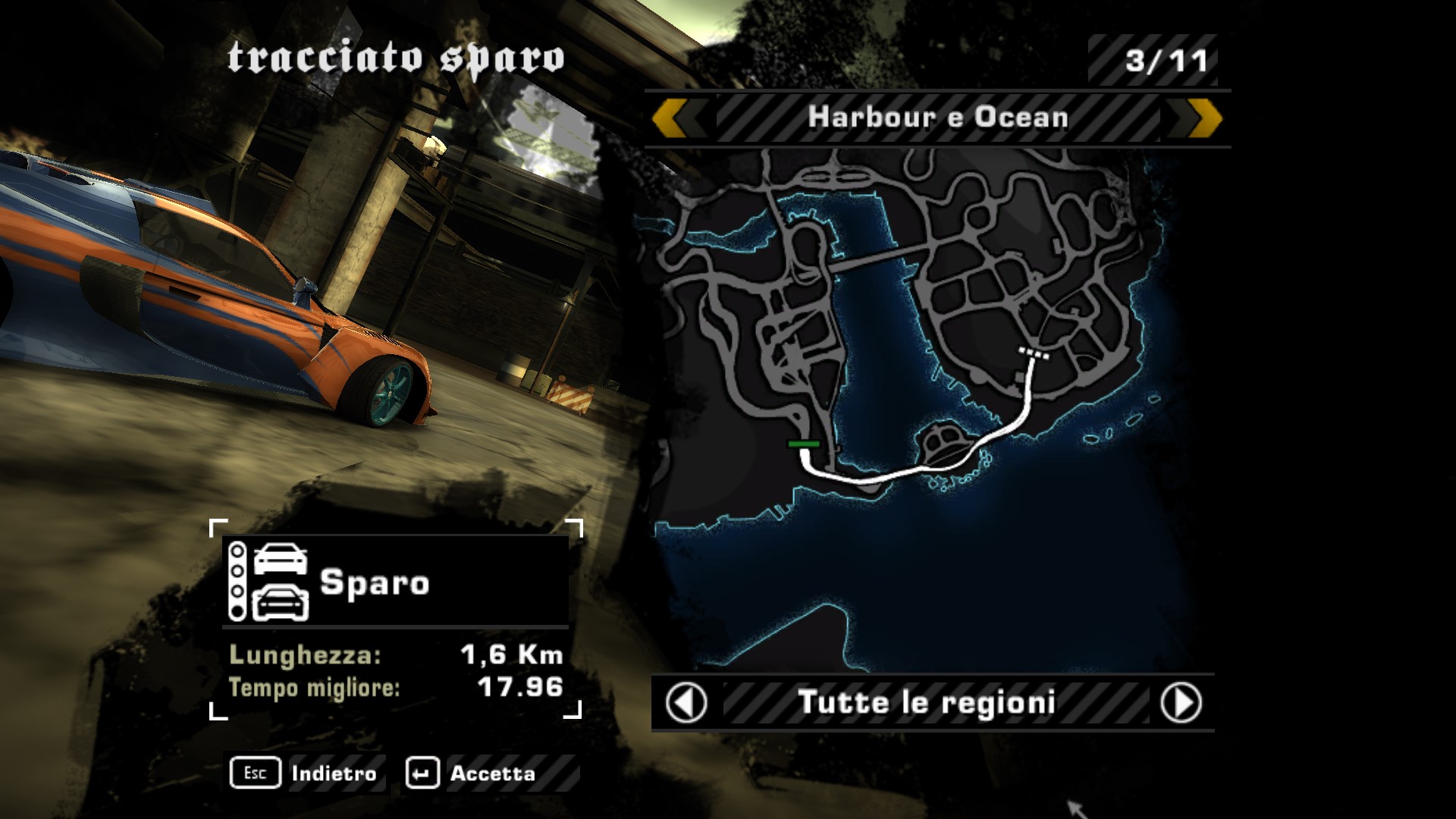This screenshot has height=819, width=1456.
Task: Click the Harbour e Ocean track name
Action: [x=937, y=118]
